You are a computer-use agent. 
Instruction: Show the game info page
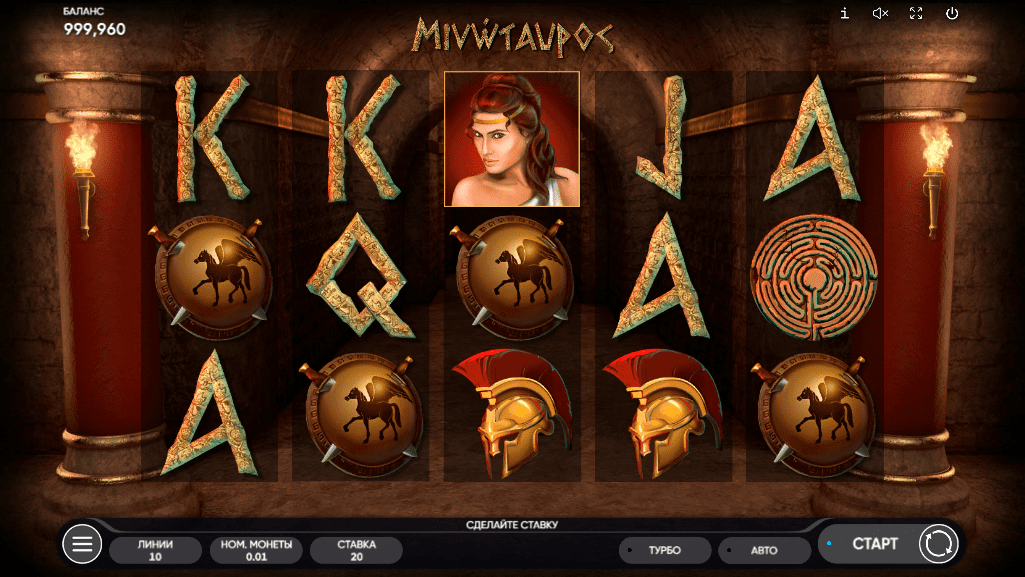point(845,13)
